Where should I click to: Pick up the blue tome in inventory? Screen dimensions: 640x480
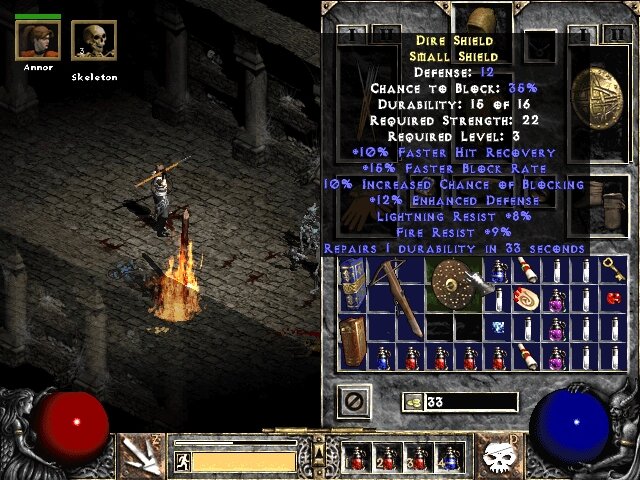(x=351, y=285)
